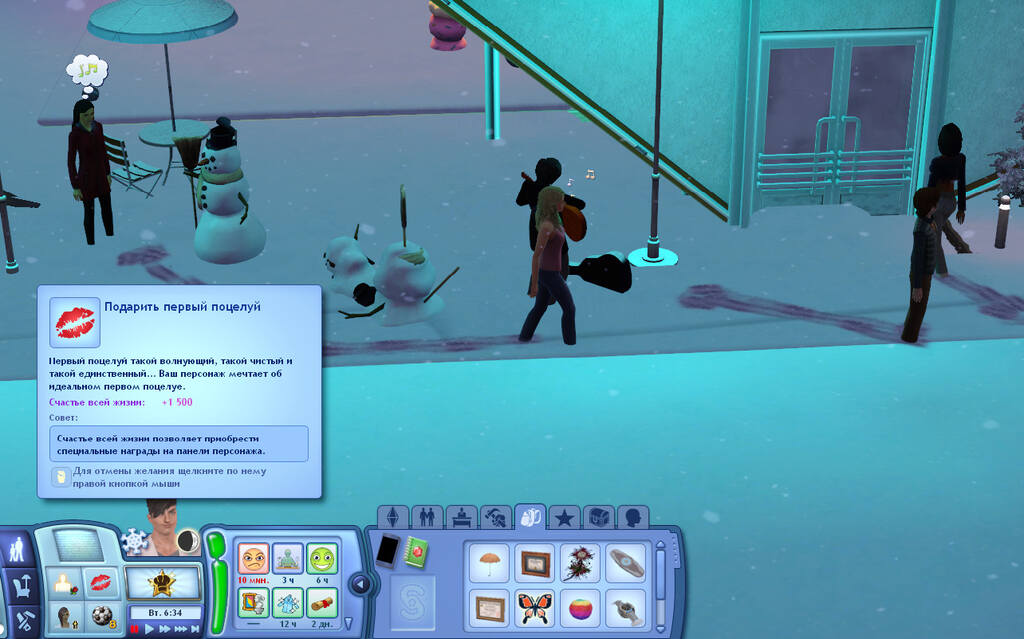Switch to the star Opportunities tab
Viewport: 1024px width, 639px height.
pos(564,518)
